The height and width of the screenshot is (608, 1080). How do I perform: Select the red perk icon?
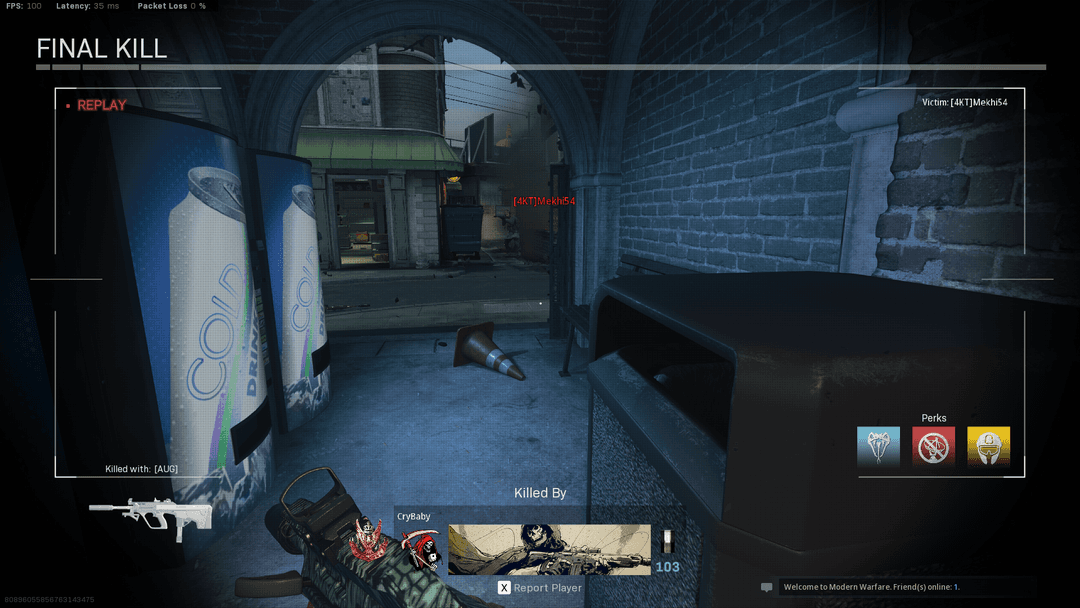933,446
